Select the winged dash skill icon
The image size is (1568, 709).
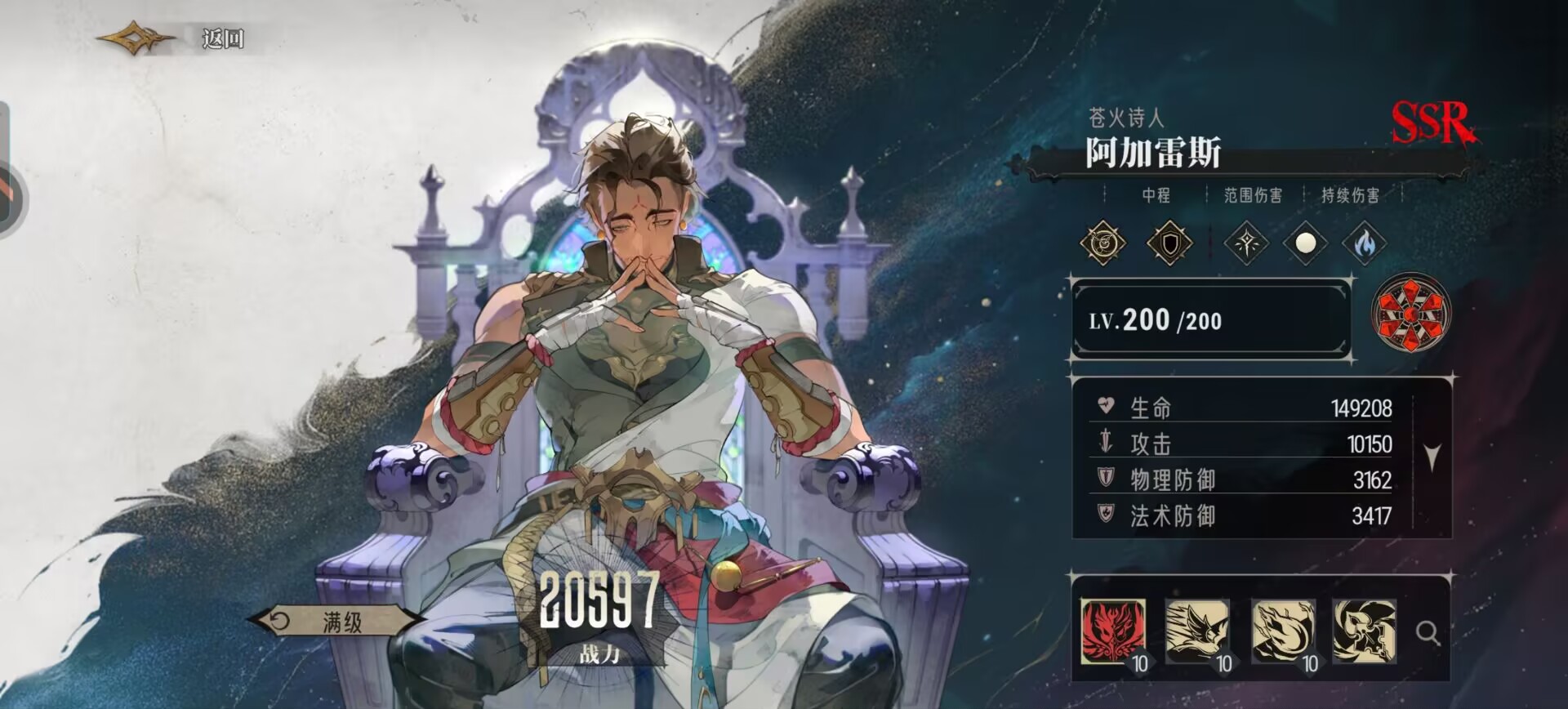pyautogui.click(x=1196, y=631)
